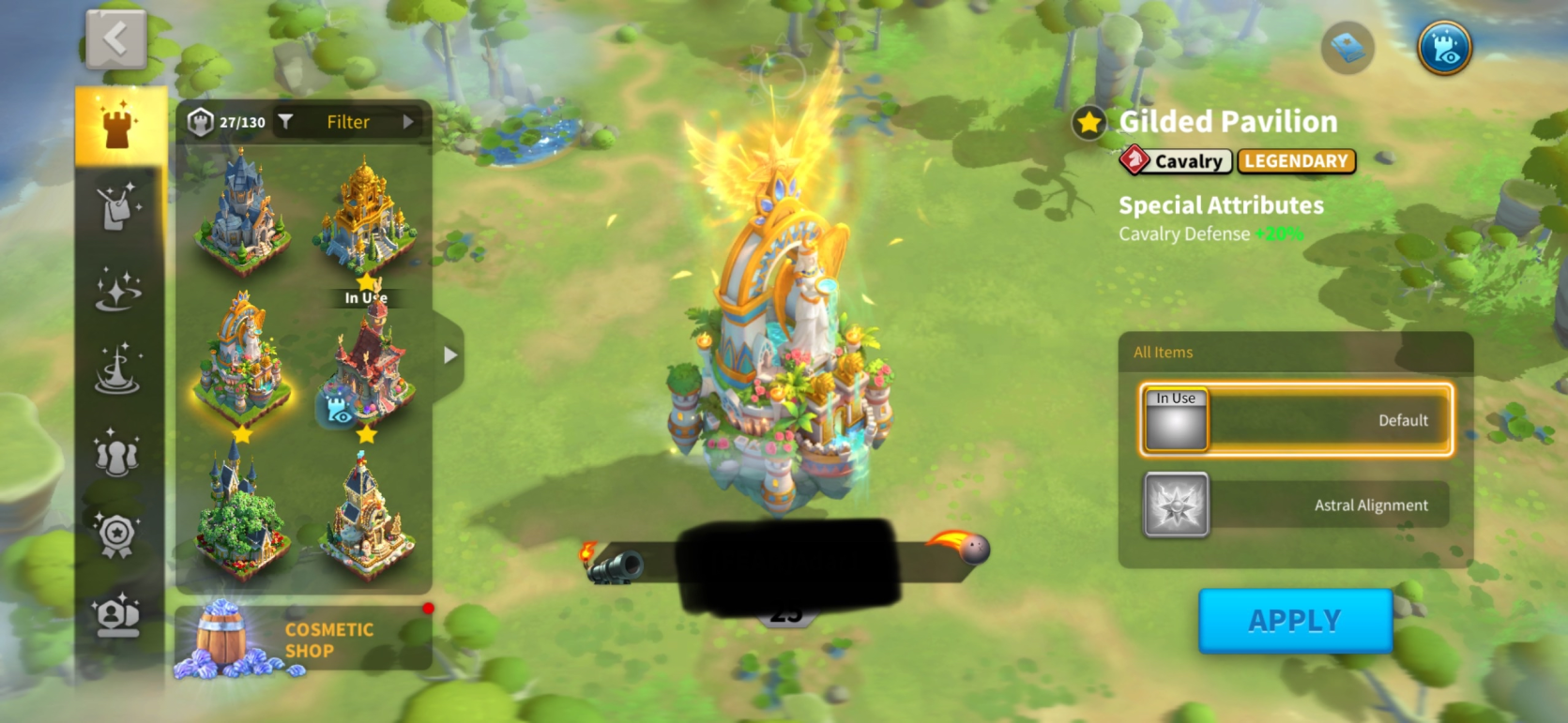This screenshot has width=1568, height=723.
Task: Open the medal badge tab
Action: pos(117,536)
